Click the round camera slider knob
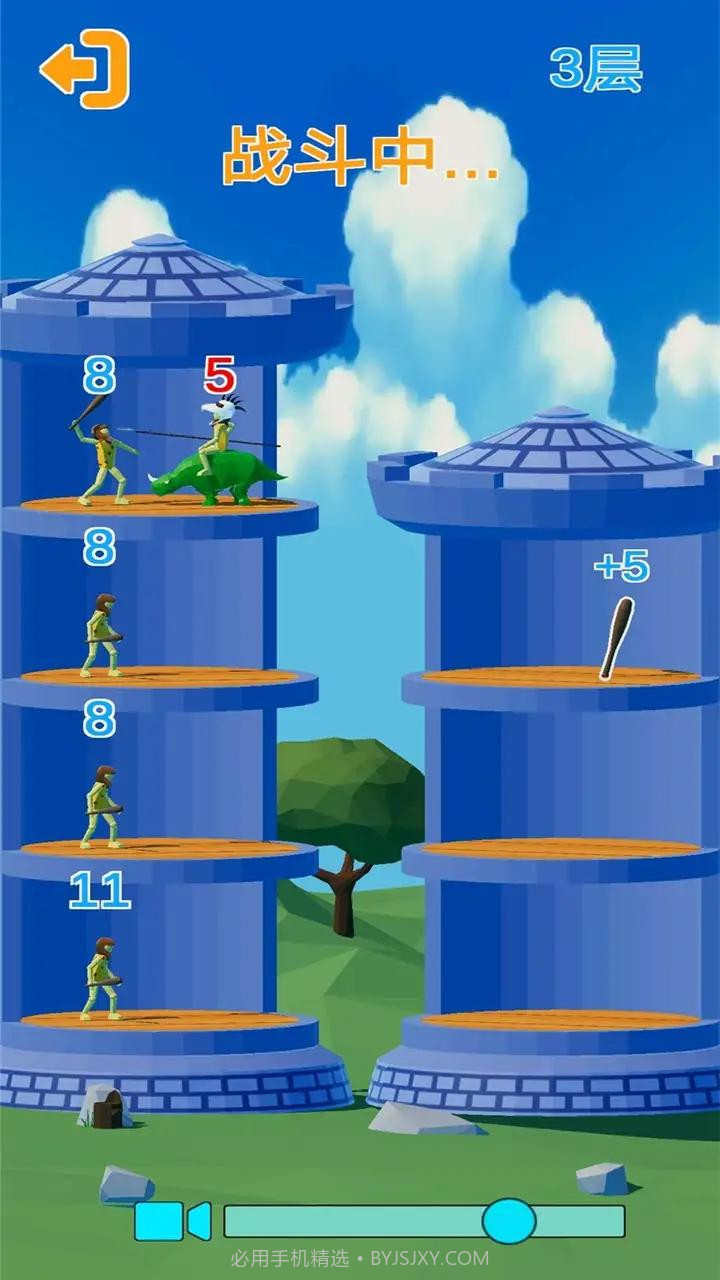Viewport: 720px width, 1280px height. tap(509, 1221)
